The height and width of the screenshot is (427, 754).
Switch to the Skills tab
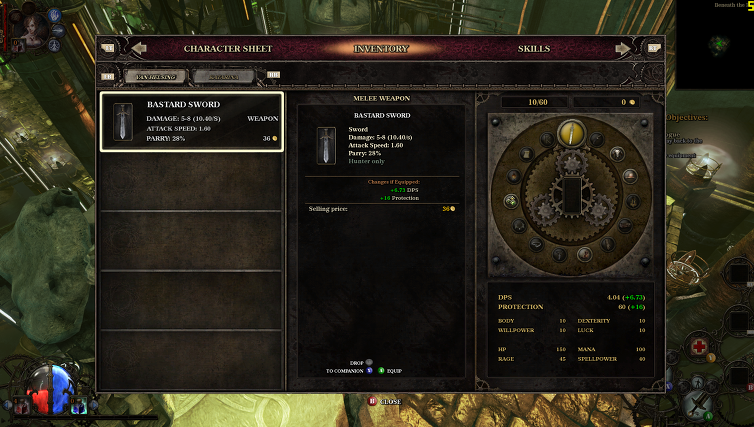point(533,48)
